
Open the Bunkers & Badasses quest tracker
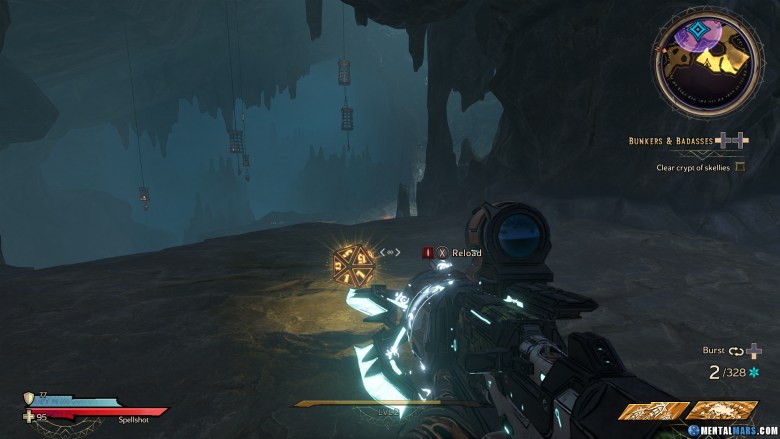(672, 142)
